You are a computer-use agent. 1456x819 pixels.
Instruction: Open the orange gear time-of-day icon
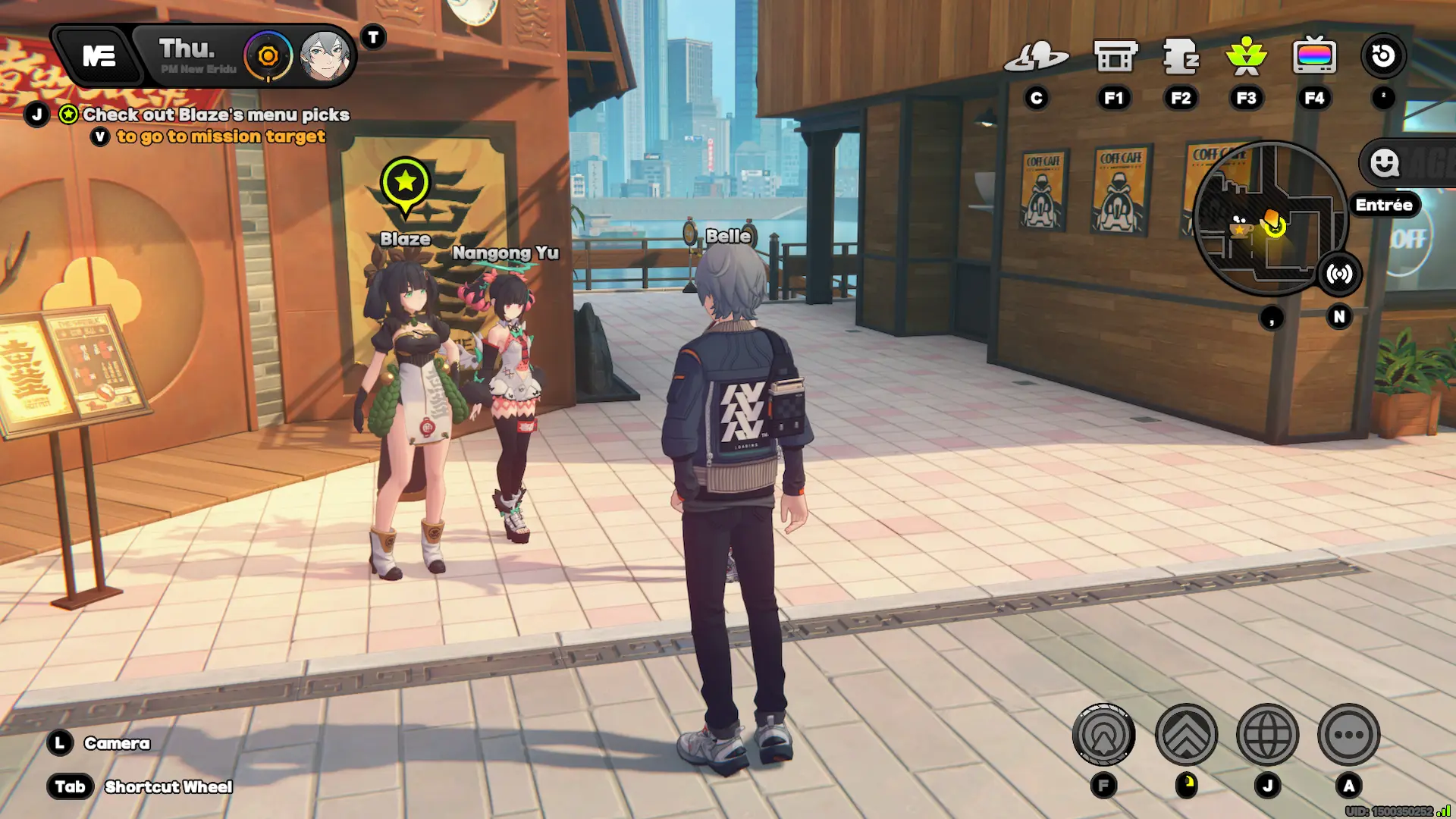pos(268,56)
